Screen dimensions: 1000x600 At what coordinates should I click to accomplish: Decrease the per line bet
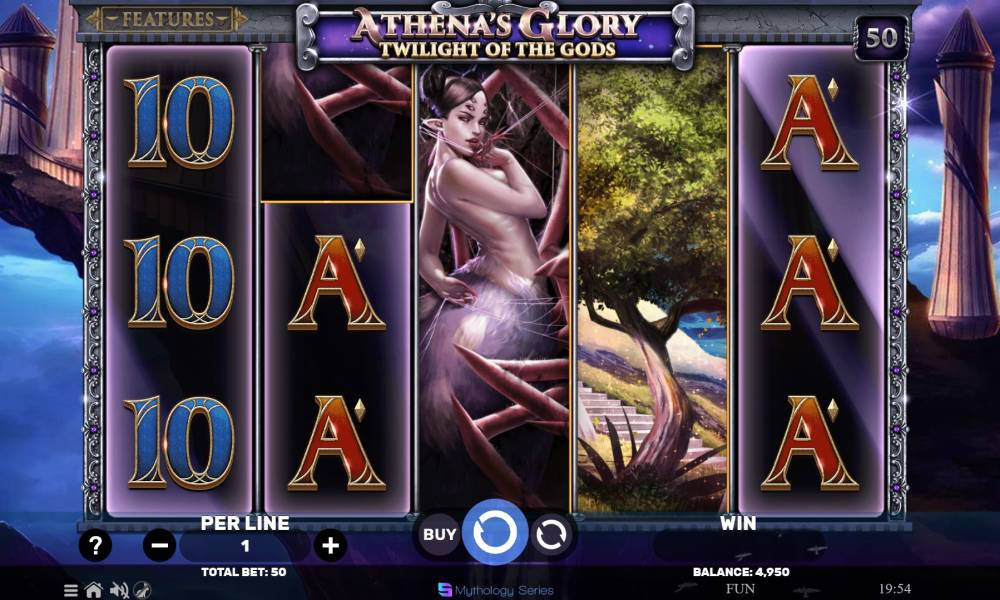click(x=160, y=546)
